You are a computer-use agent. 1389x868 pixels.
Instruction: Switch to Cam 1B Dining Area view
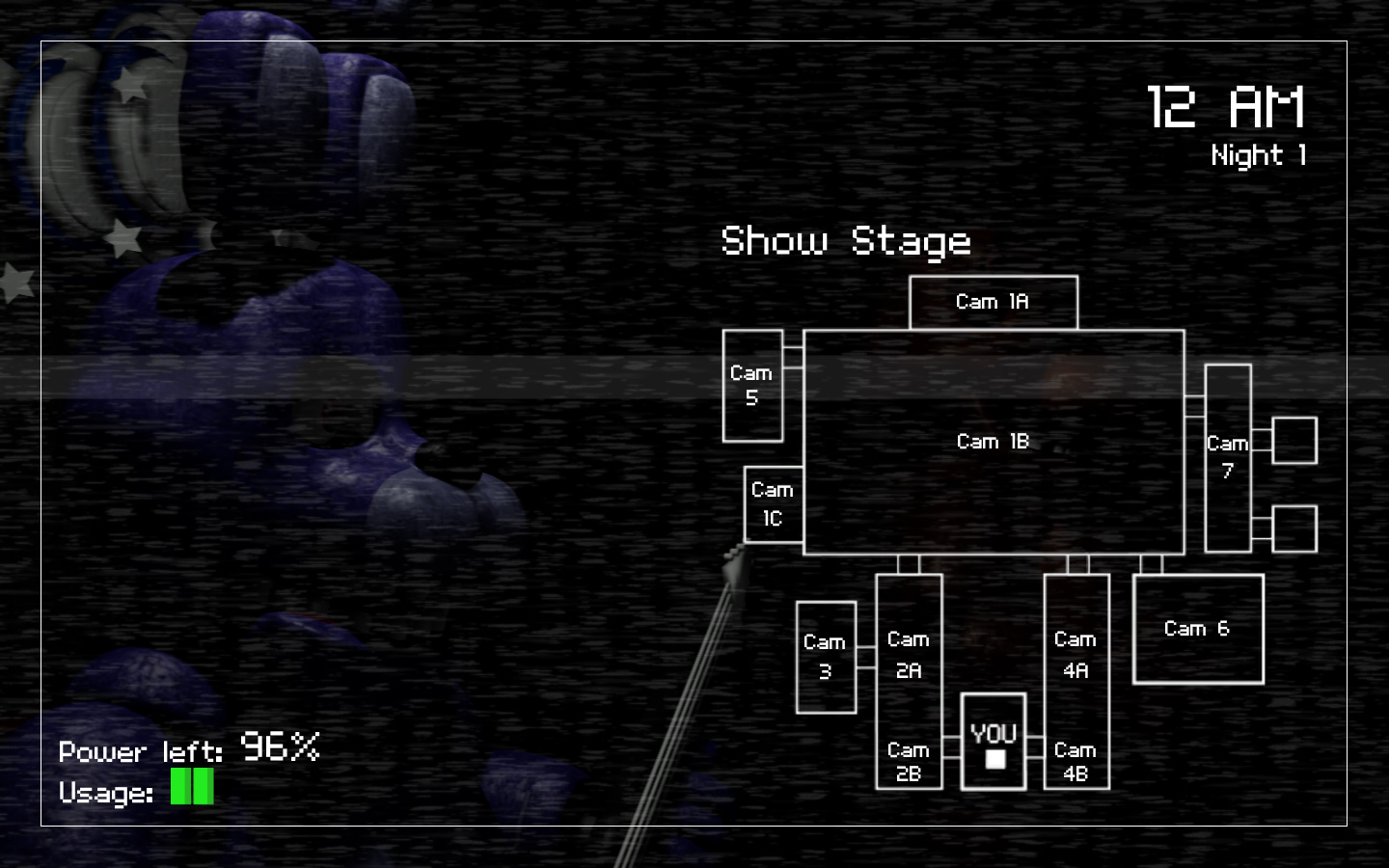point(993,442)
